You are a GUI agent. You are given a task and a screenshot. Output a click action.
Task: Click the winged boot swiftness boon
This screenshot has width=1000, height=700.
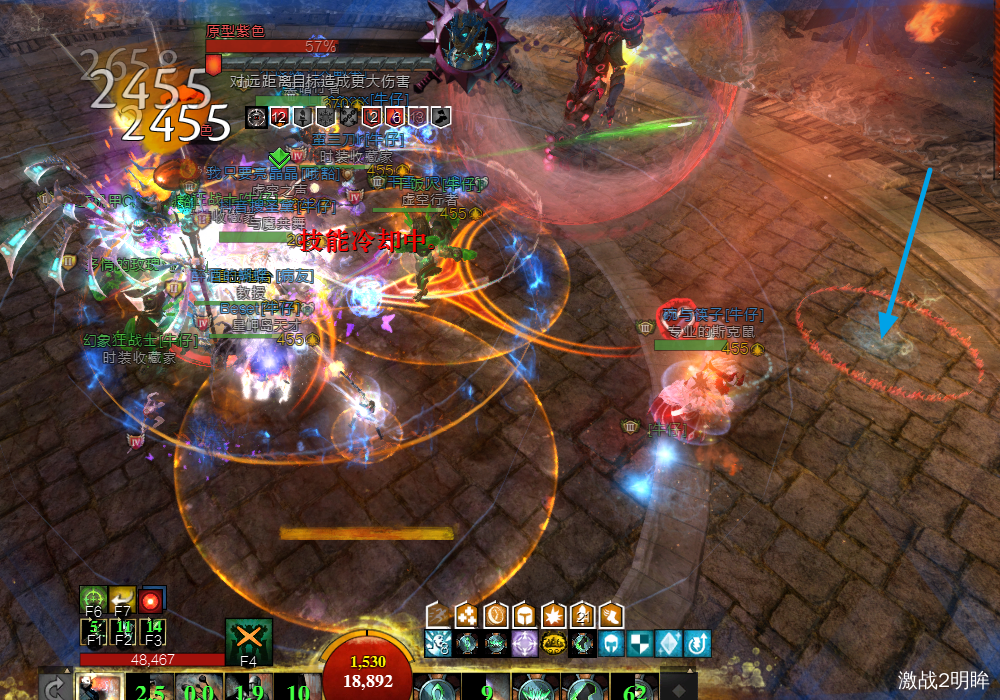point(611,614)
